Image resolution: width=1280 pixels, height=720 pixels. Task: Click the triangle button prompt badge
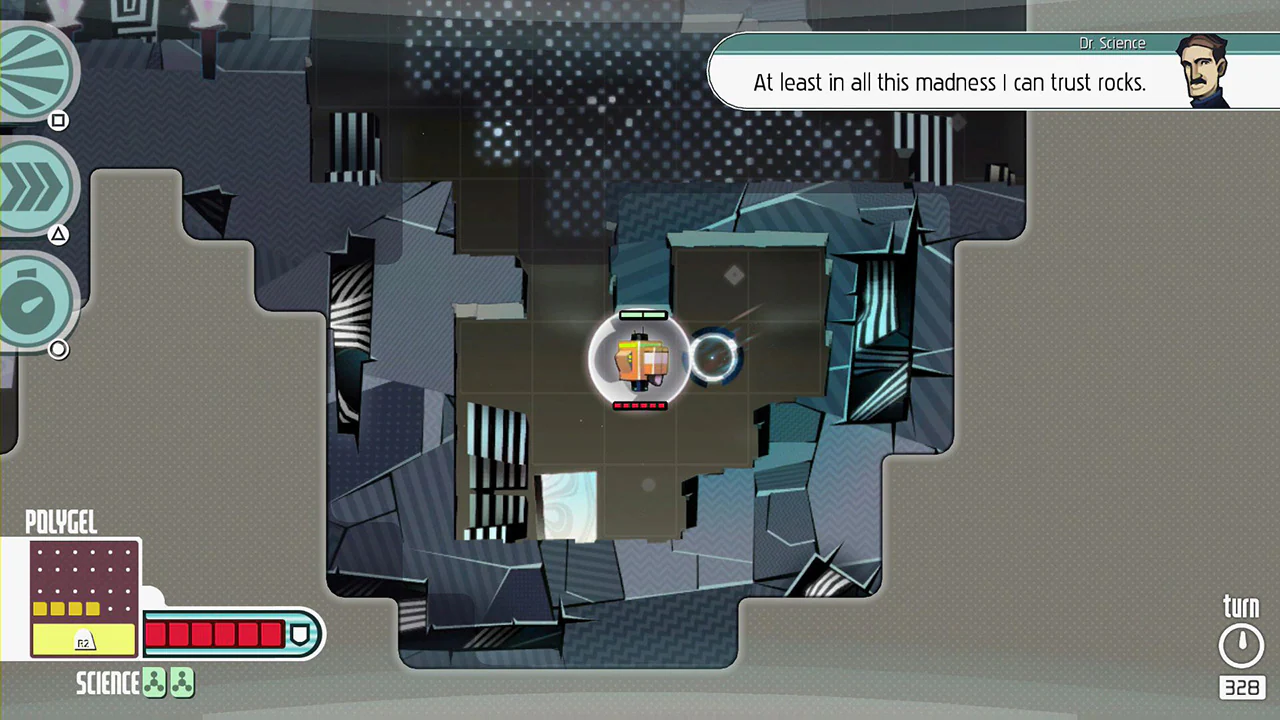[x=58, y=233]
